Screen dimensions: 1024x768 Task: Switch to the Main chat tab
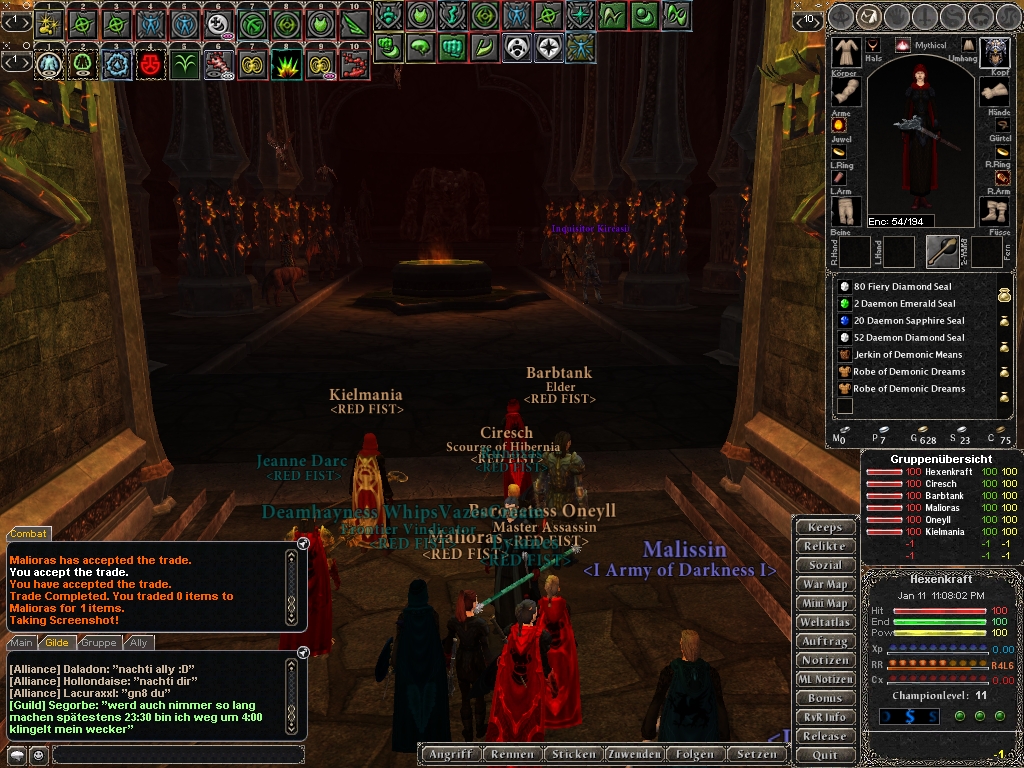[22, 643]
